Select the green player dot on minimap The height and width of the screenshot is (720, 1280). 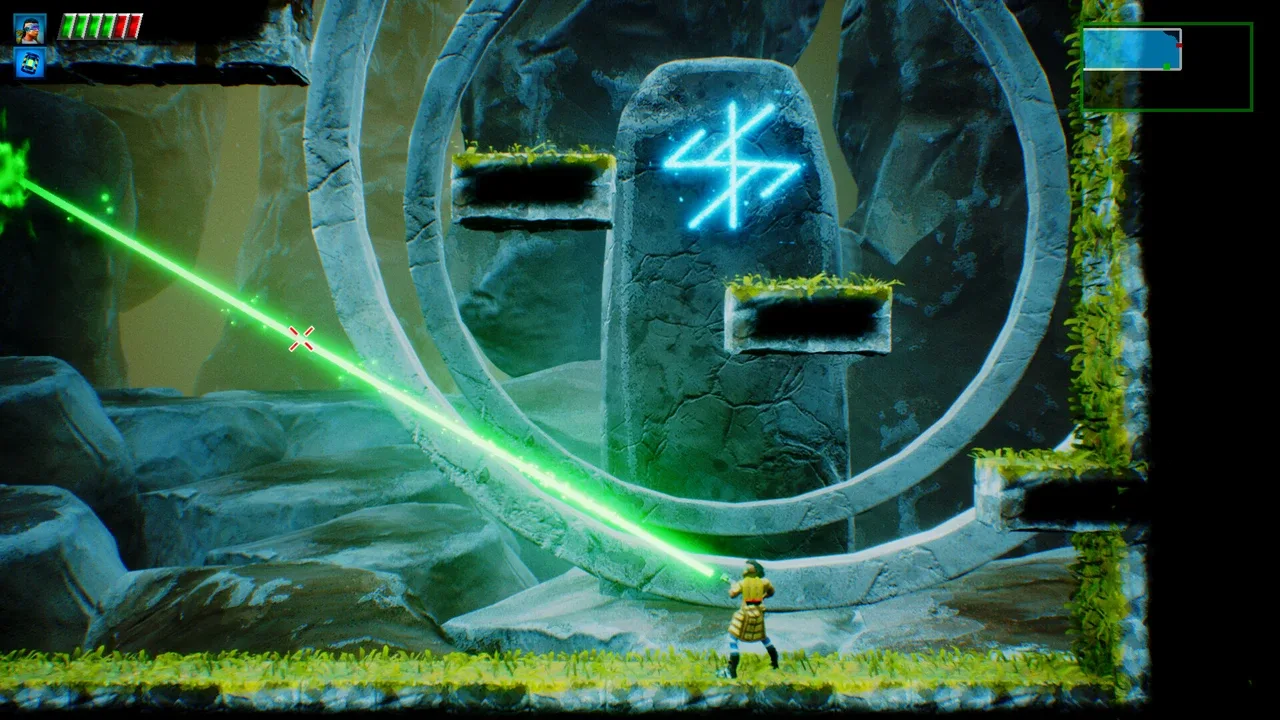pyautogui.click(x=1167, y=66)
